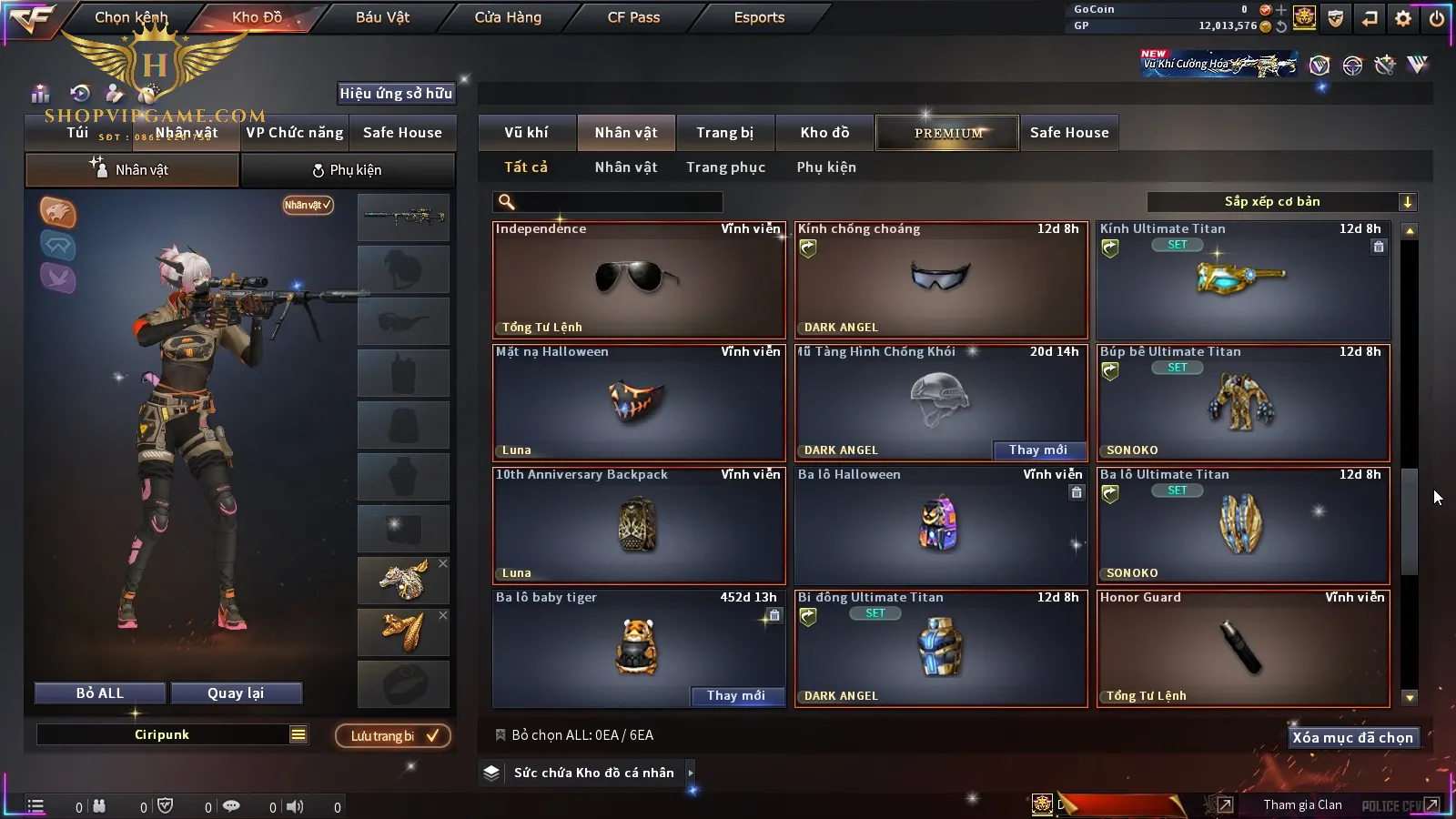Image resolution: width=1456 pixels, height=819 pixels.
Task: Open settings with the gear icon
Action: [1403, 18]
